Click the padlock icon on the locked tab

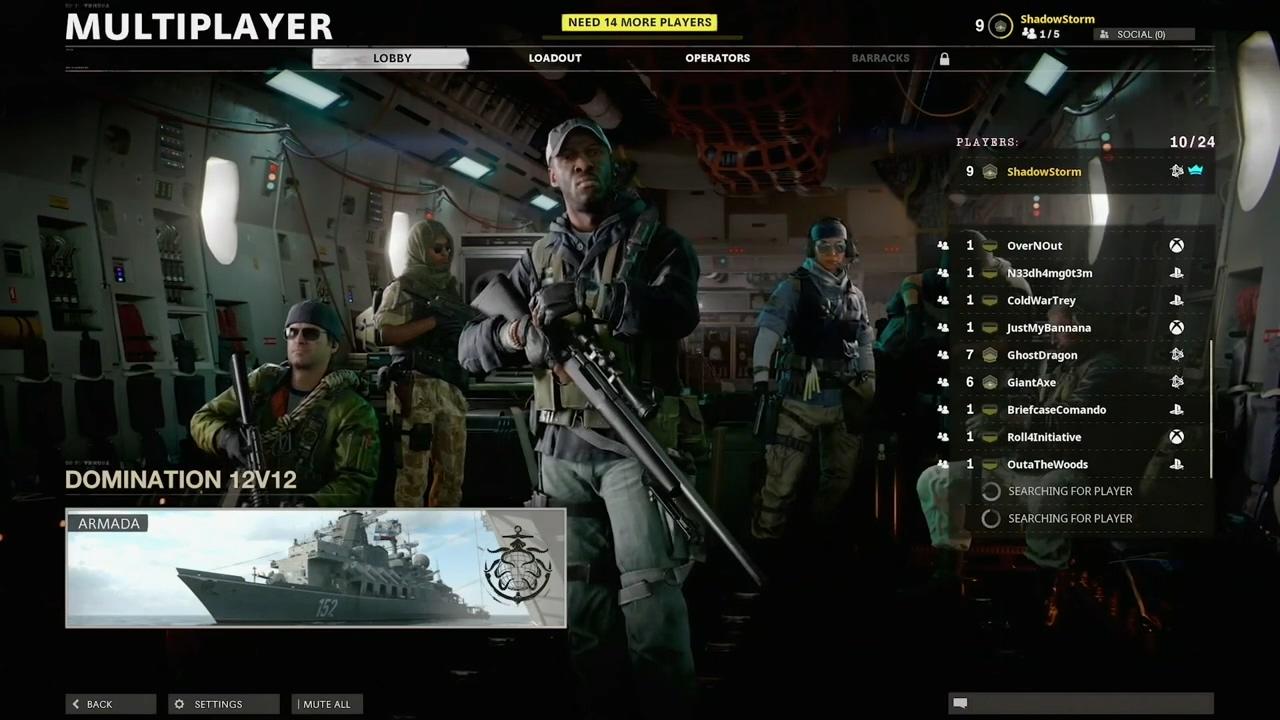944,58
